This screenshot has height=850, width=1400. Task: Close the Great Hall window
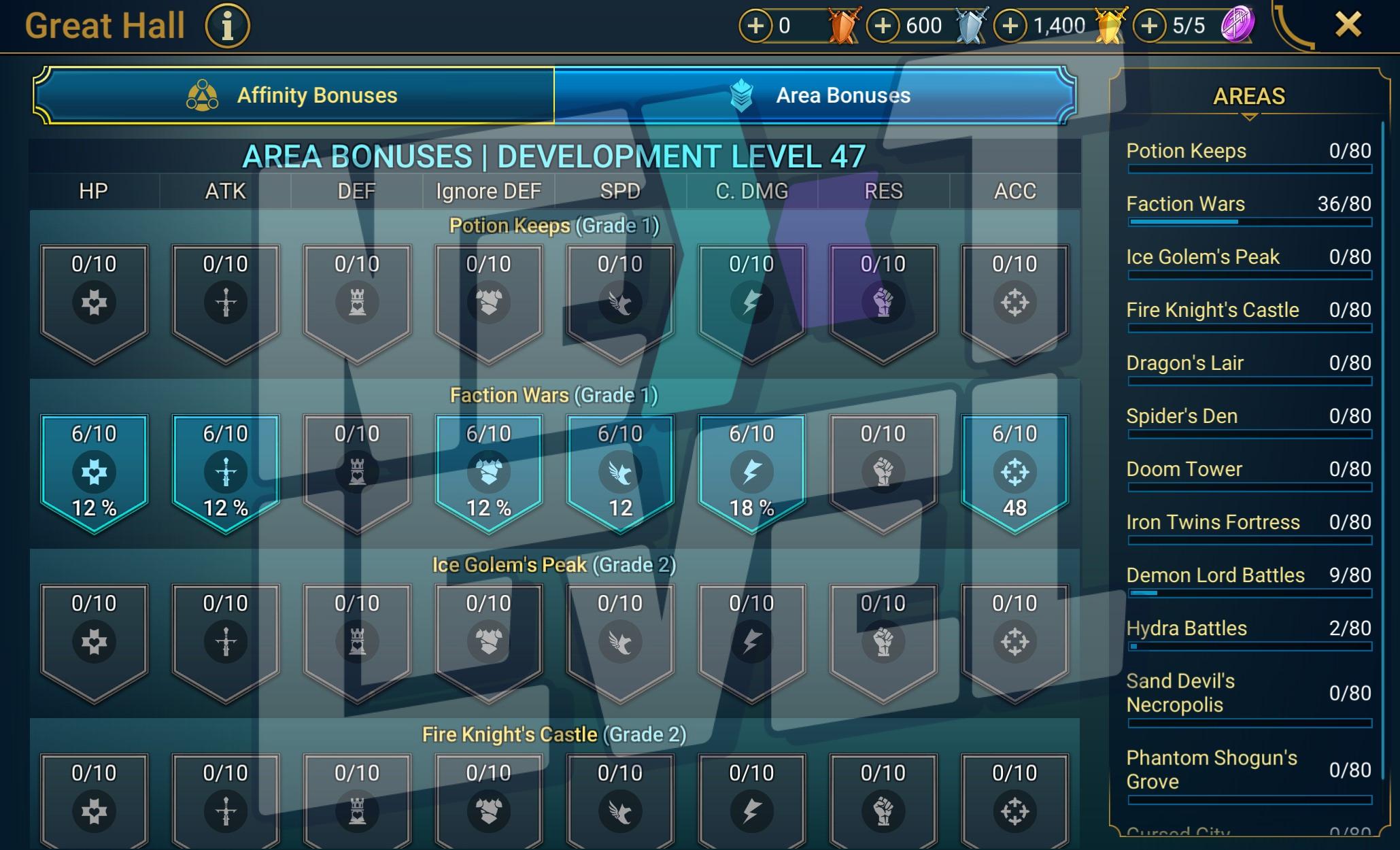[x=1348, y=25]
